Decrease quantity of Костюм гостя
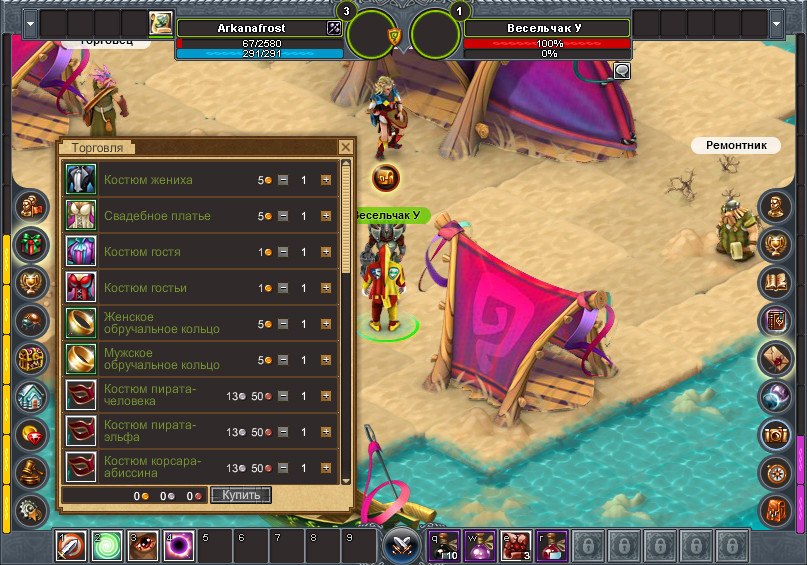Screen dimensions: 807x565 (283, 252)
